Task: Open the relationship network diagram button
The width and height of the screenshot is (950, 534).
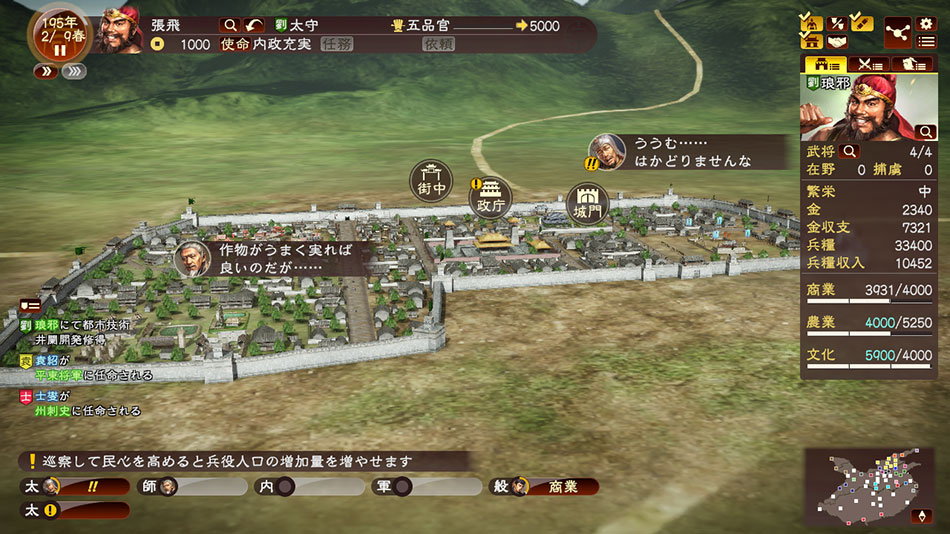Action: pyautogui.click(x=896, y=31)
